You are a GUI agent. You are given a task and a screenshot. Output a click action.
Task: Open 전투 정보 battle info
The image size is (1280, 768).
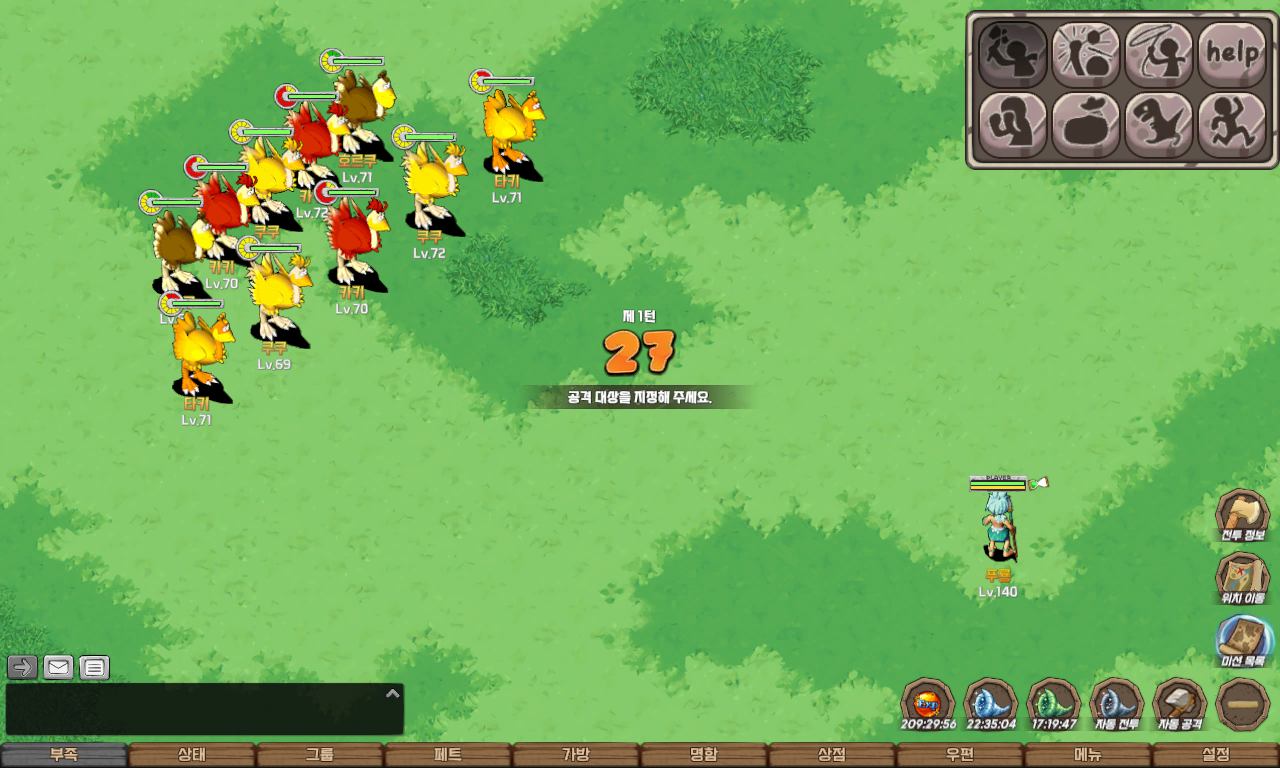[x=1243, y=516]
